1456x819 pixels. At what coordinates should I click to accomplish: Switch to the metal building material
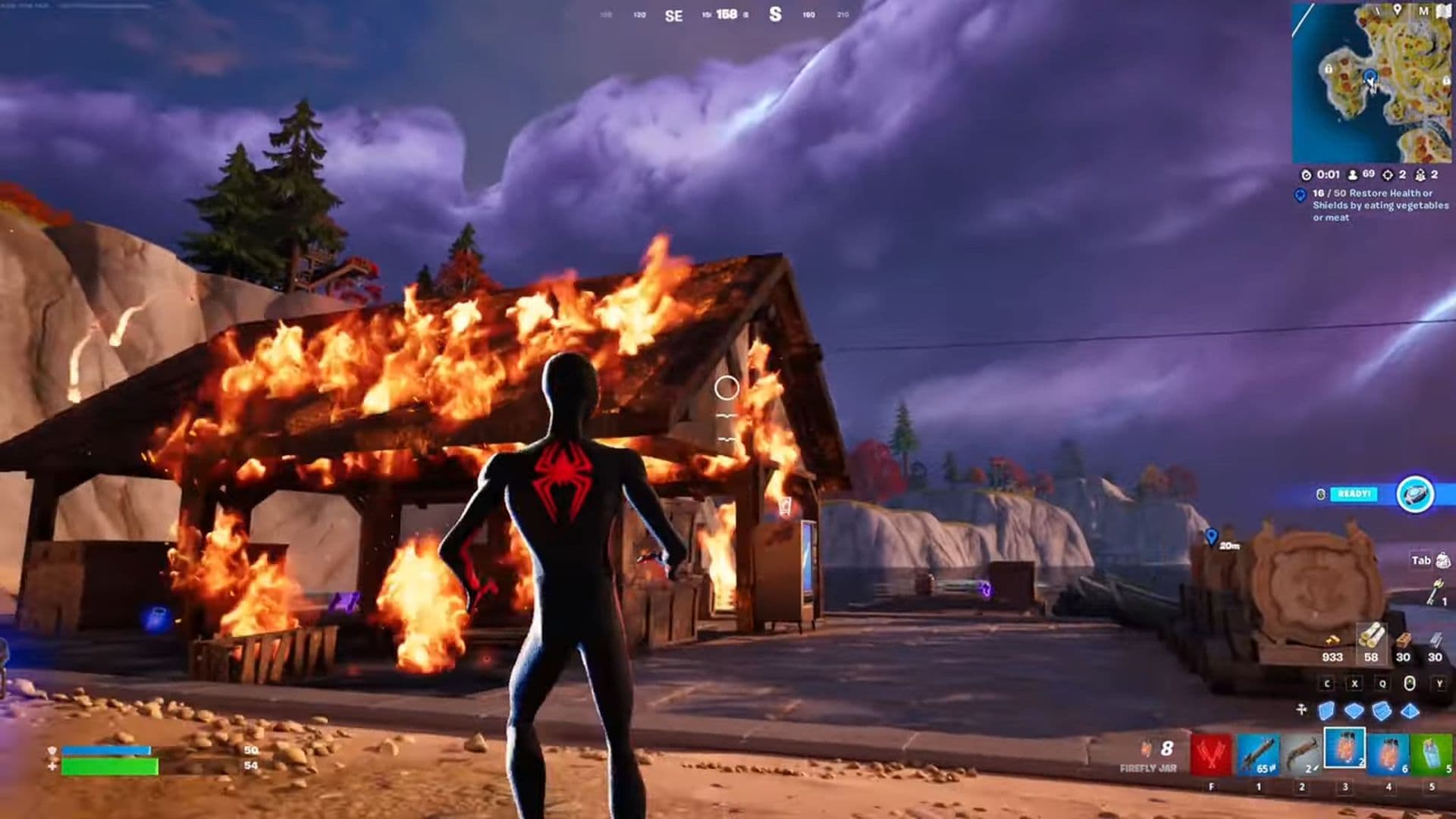pyautogui.click(x=1435, y=641)
